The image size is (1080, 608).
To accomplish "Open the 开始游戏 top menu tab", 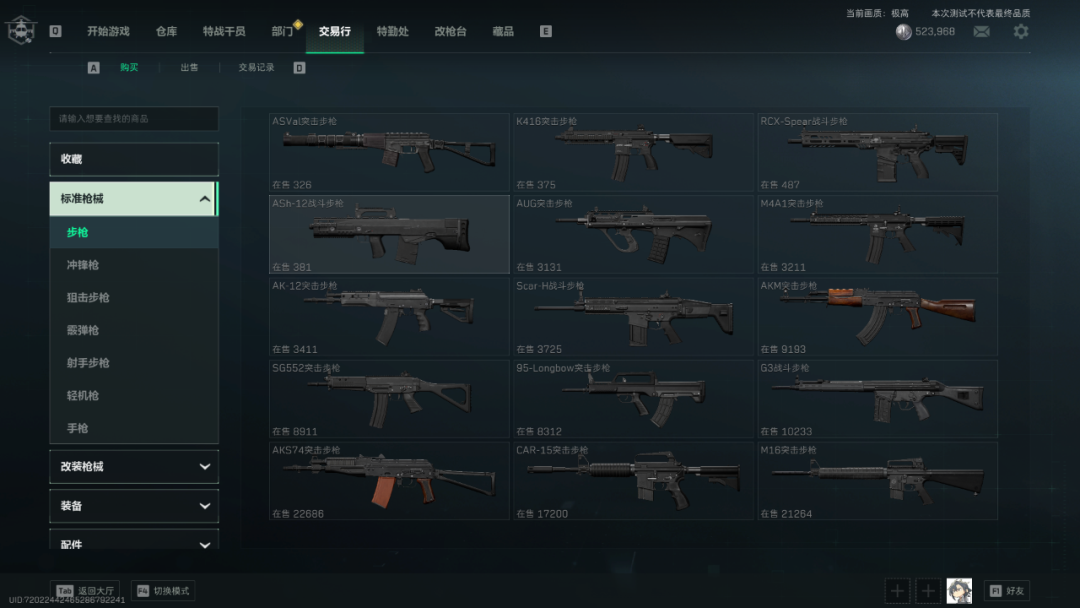I will click(108, 32).
